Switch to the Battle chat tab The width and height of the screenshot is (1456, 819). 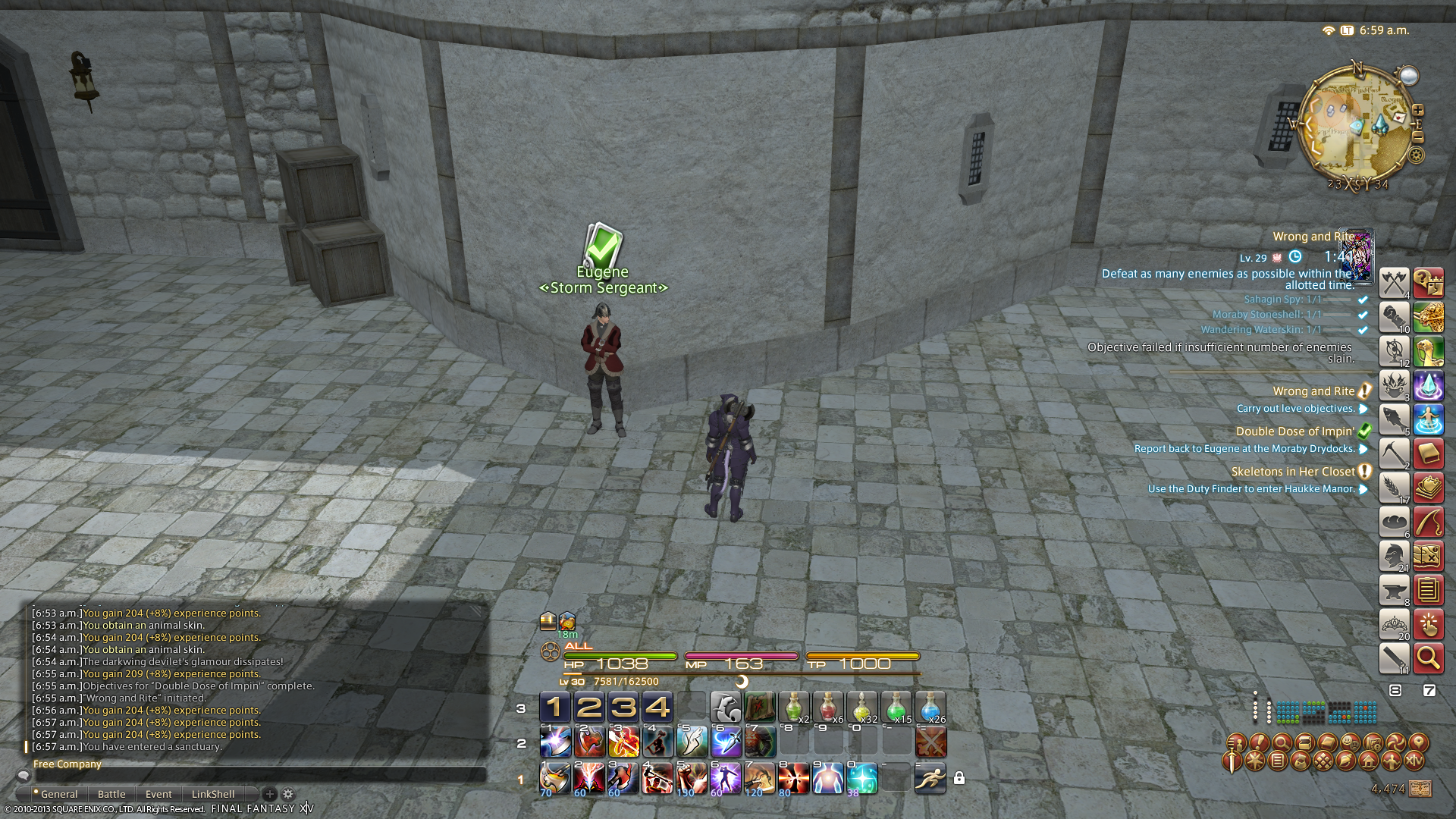(x=111, y=794)
